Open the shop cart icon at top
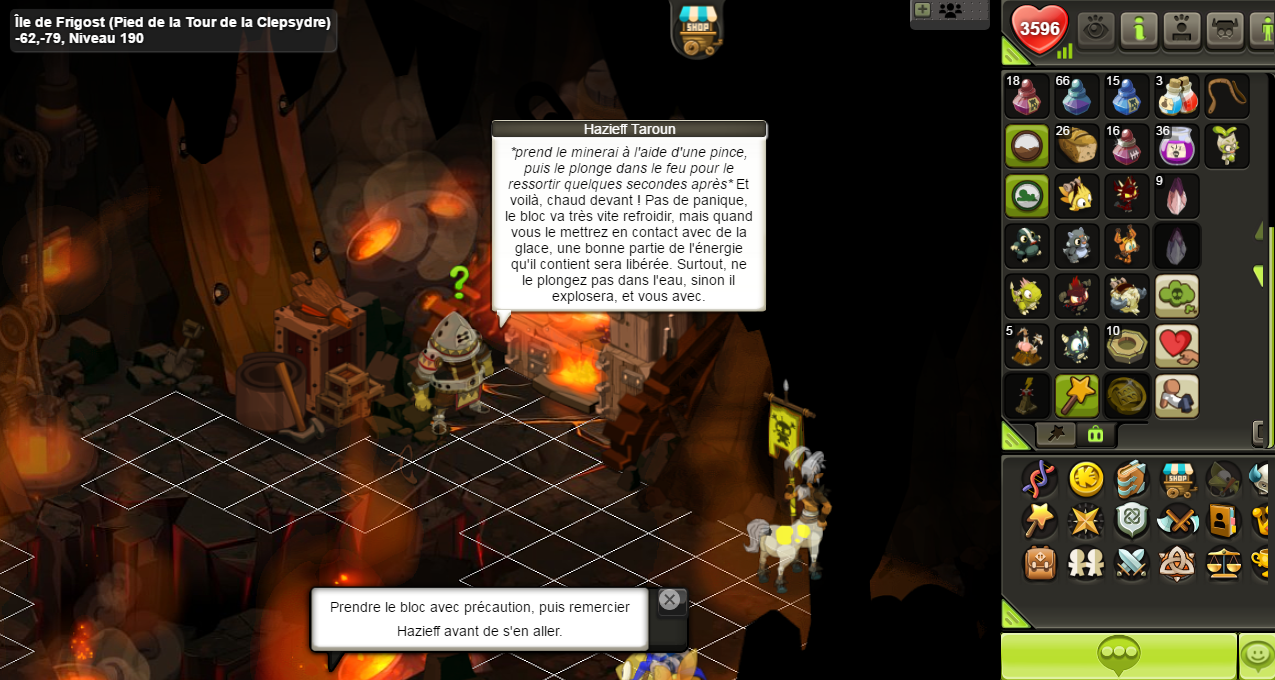 pos(697,27)
